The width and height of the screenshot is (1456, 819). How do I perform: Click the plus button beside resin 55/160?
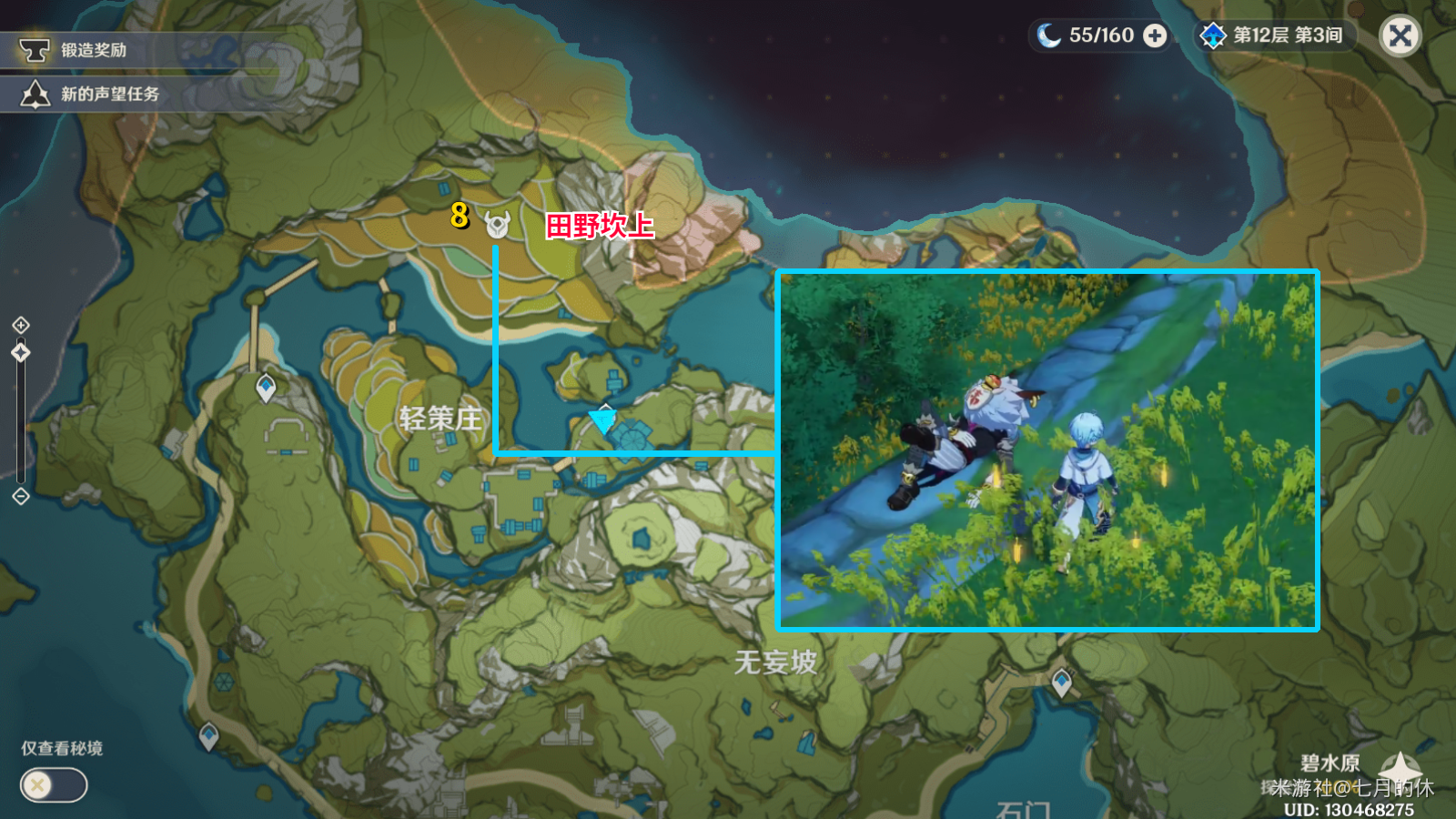click(1155, 35)
